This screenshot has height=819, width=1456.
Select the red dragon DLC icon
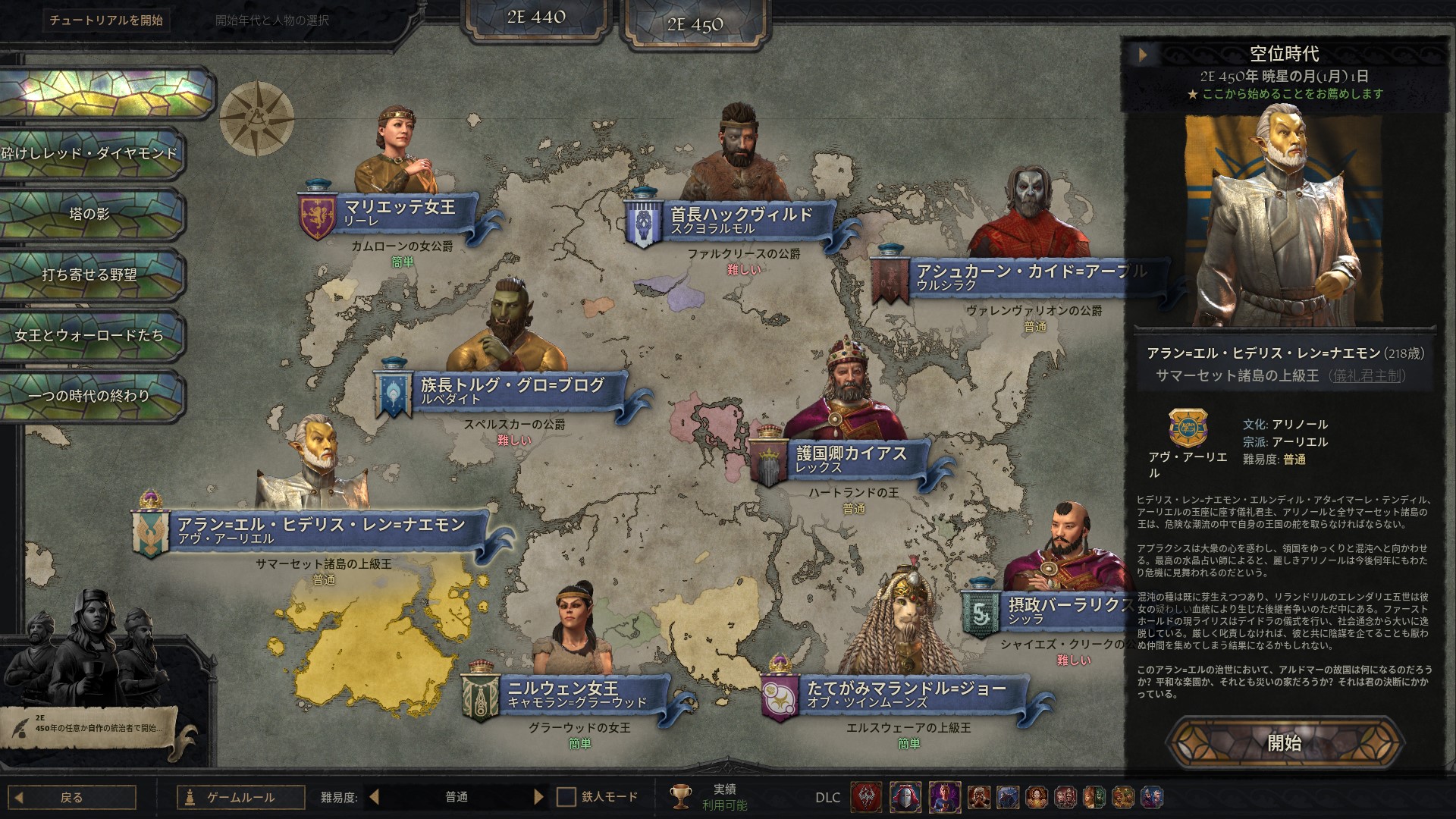864,797
